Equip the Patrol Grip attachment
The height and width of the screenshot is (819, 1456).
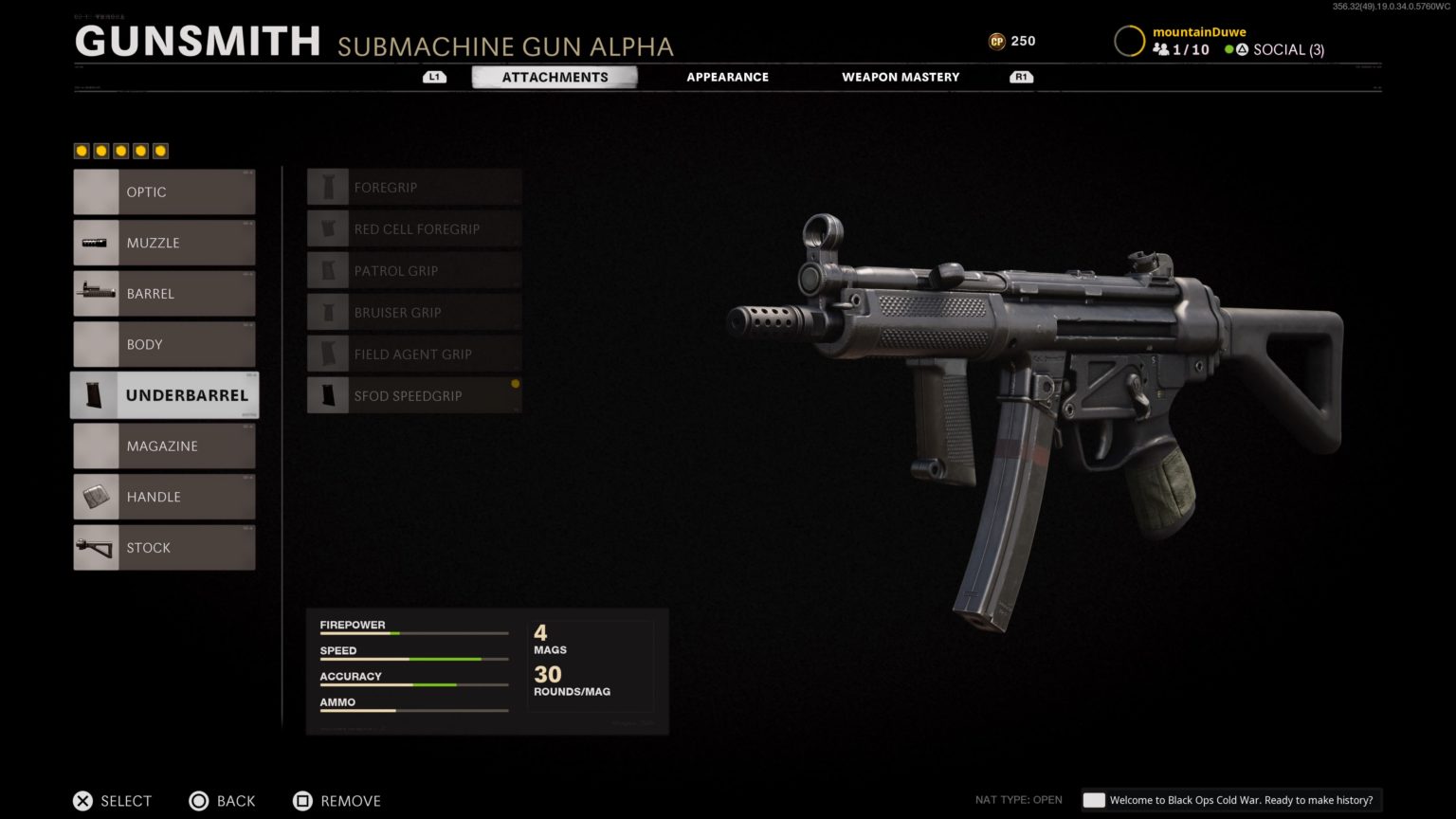414,270
